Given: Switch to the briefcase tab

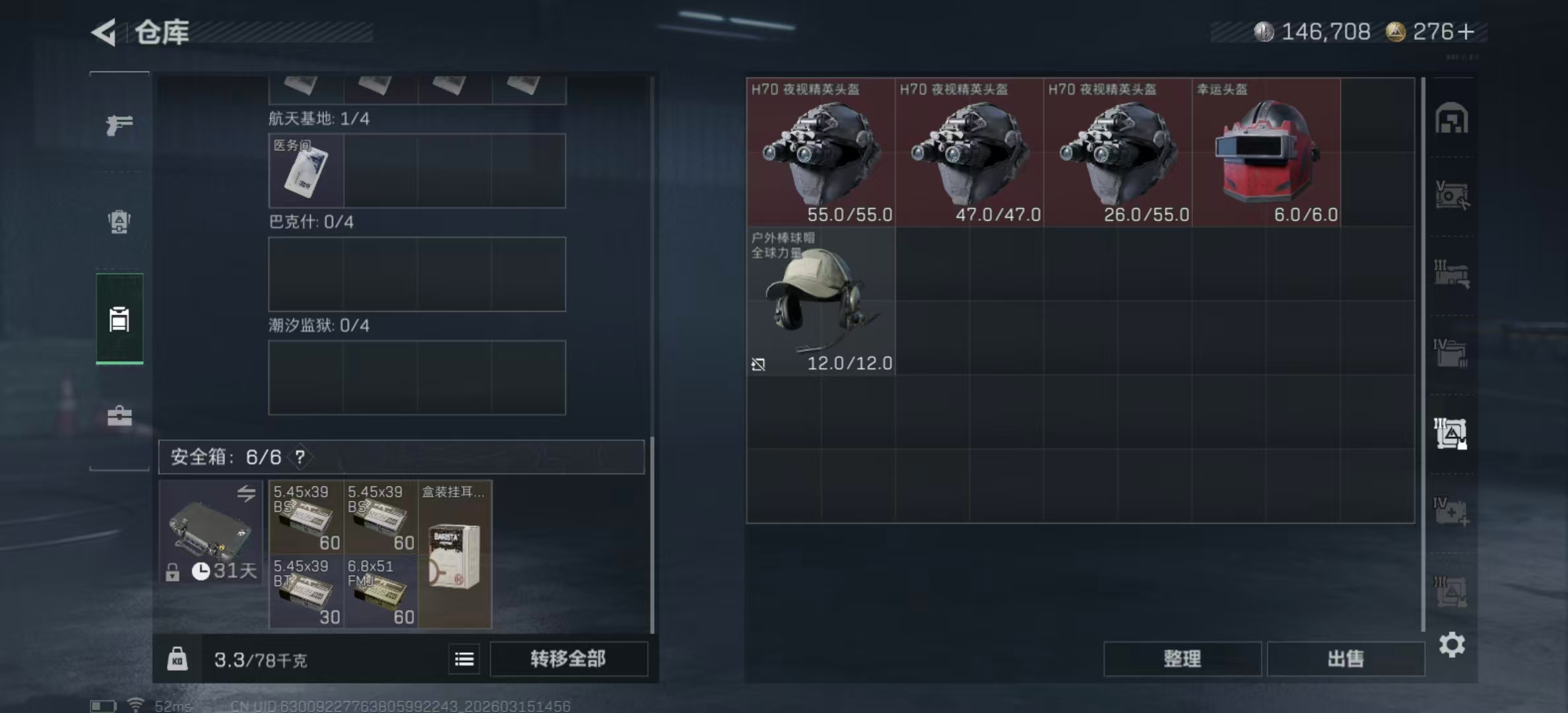Looking at the screenshot, I should 119,416.
